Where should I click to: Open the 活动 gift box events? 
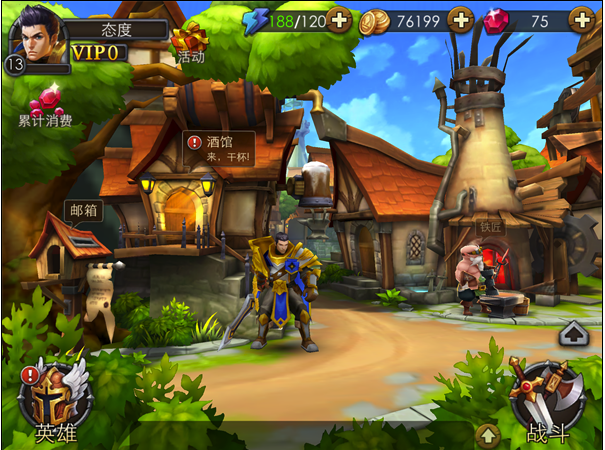tap(187, 42)
